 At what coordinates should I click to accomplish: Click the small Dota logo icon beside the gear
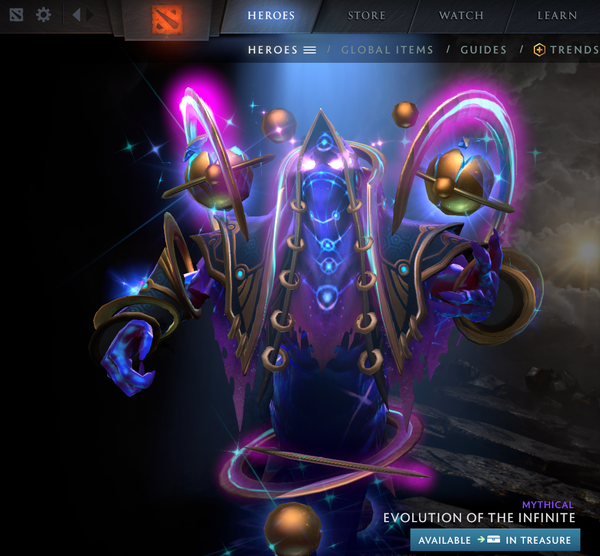tap(16, 15)
